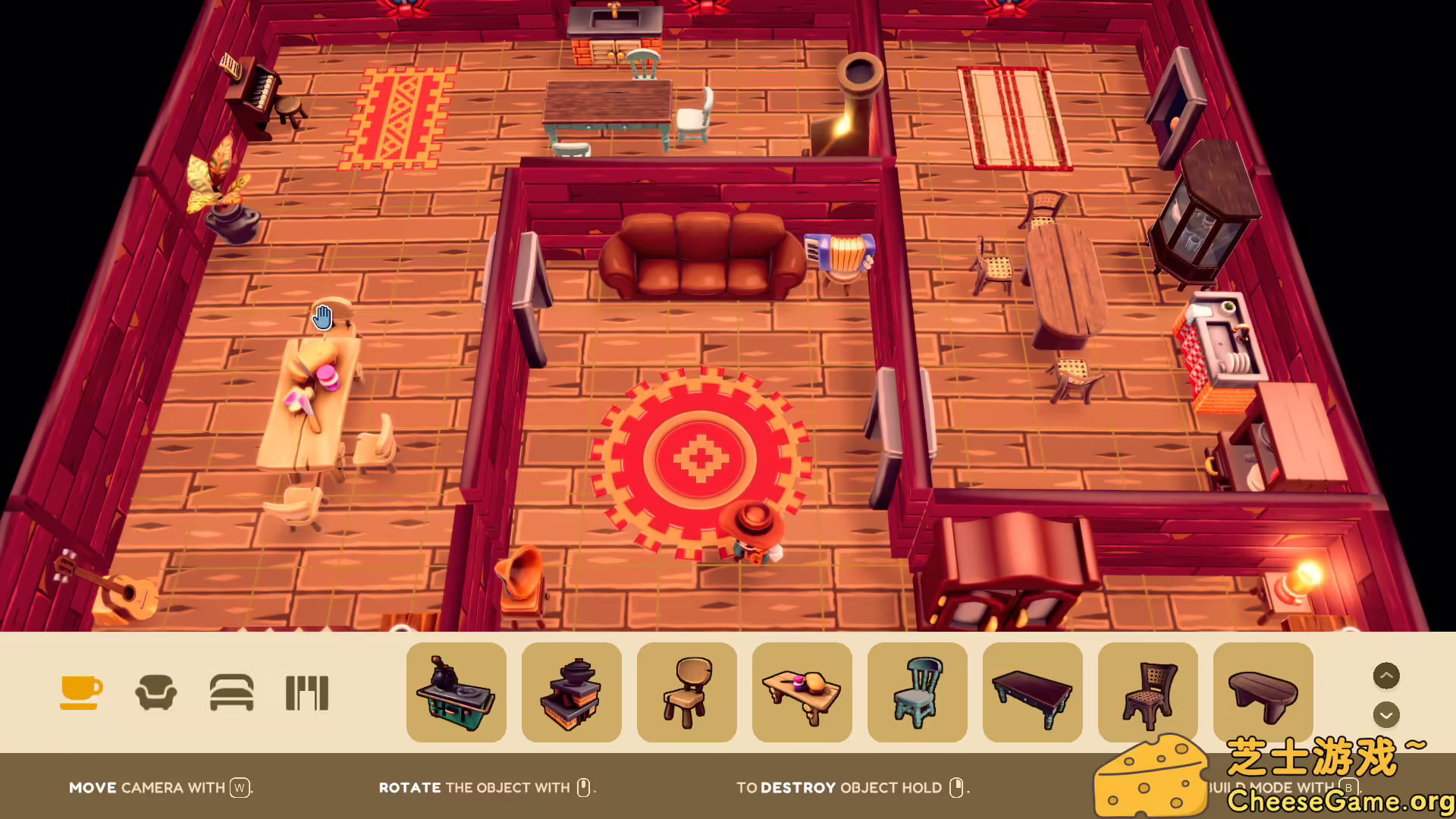Pick the dark oval wooden table

pos(1263,692)
